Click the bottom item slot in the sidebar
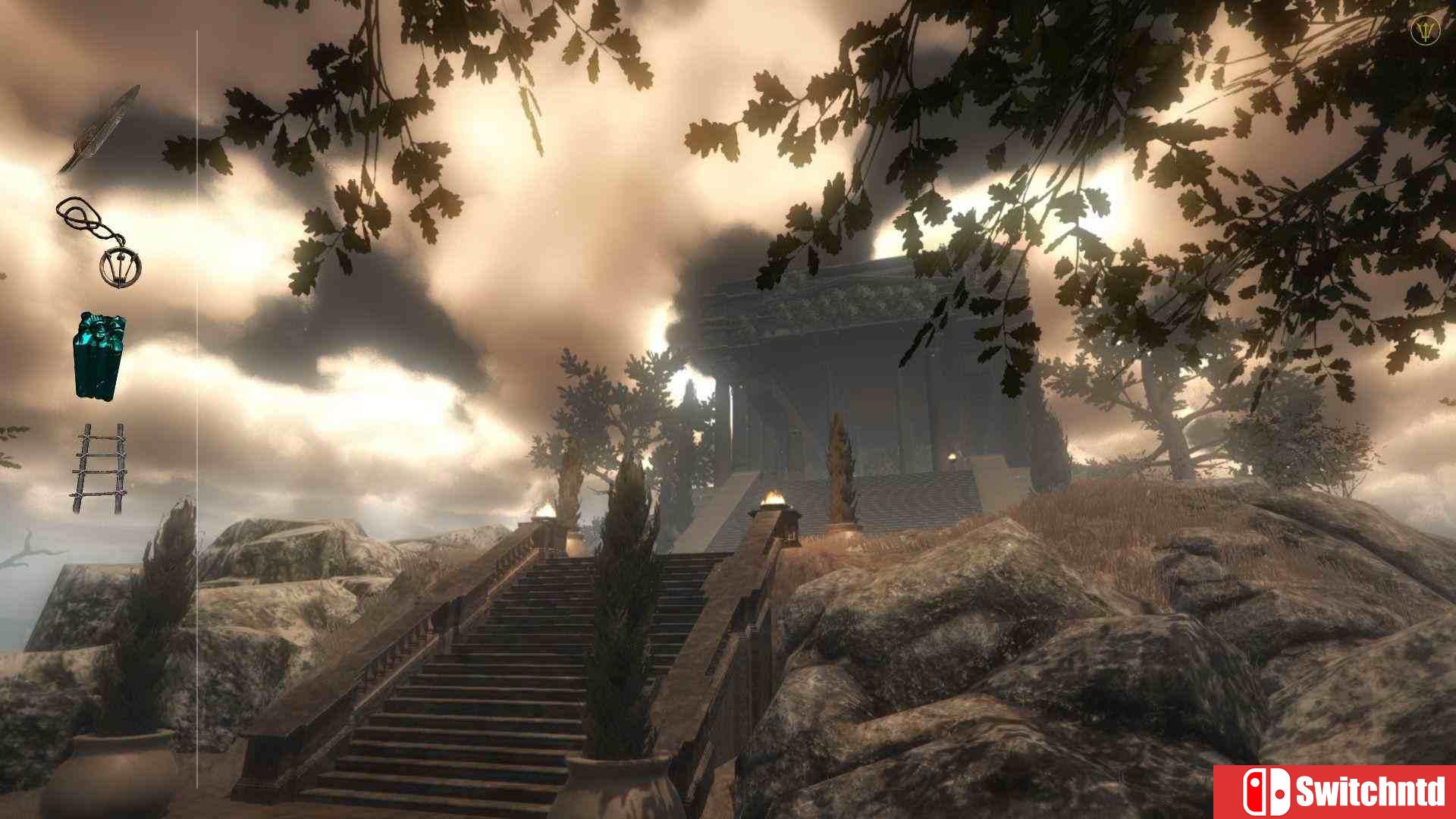Viewport: 1456px width, 819px height. (x=99, y=466)
